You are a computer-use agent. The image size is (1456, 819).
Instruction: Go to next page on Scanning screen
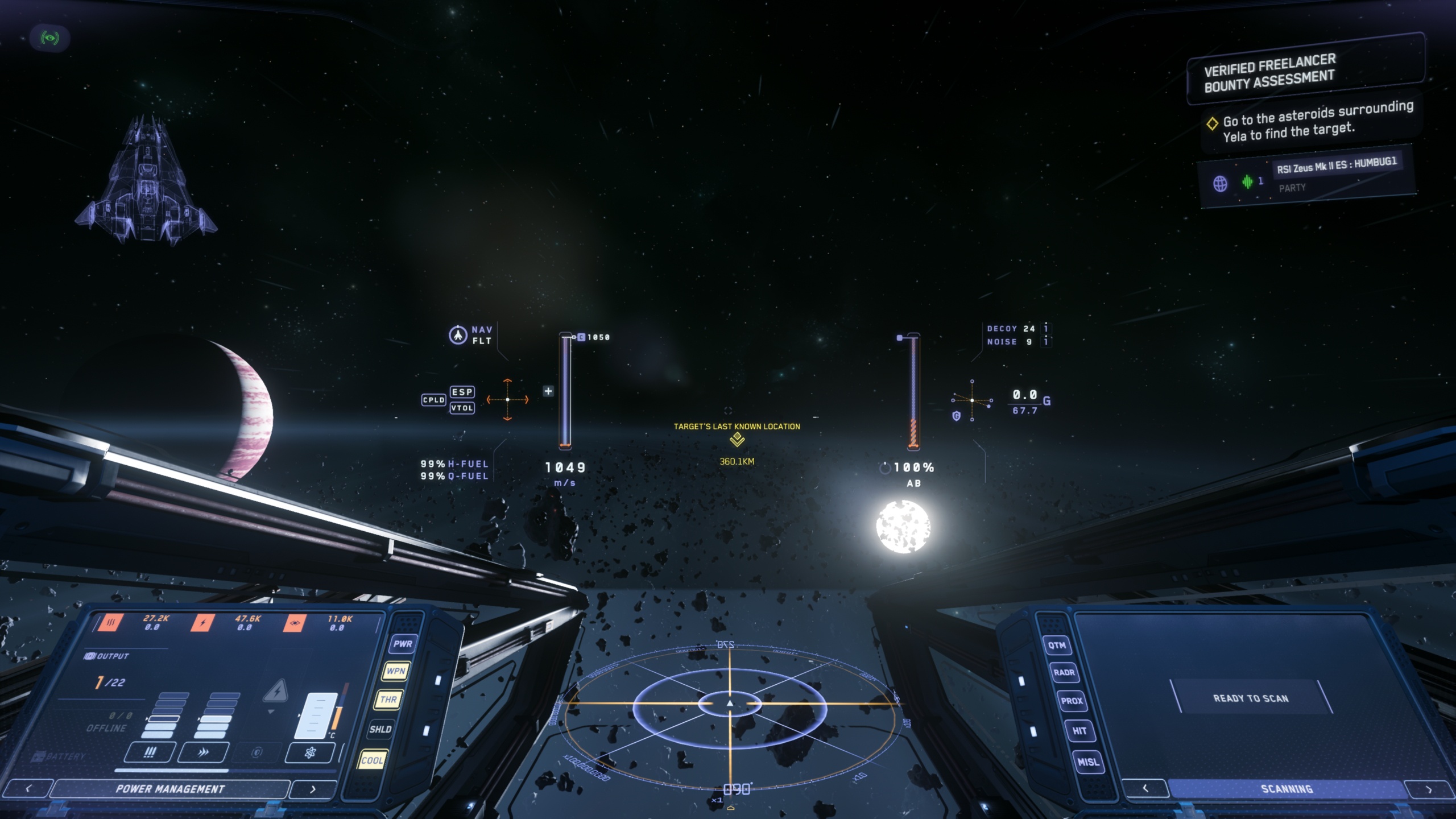[x=1429, y=789]
